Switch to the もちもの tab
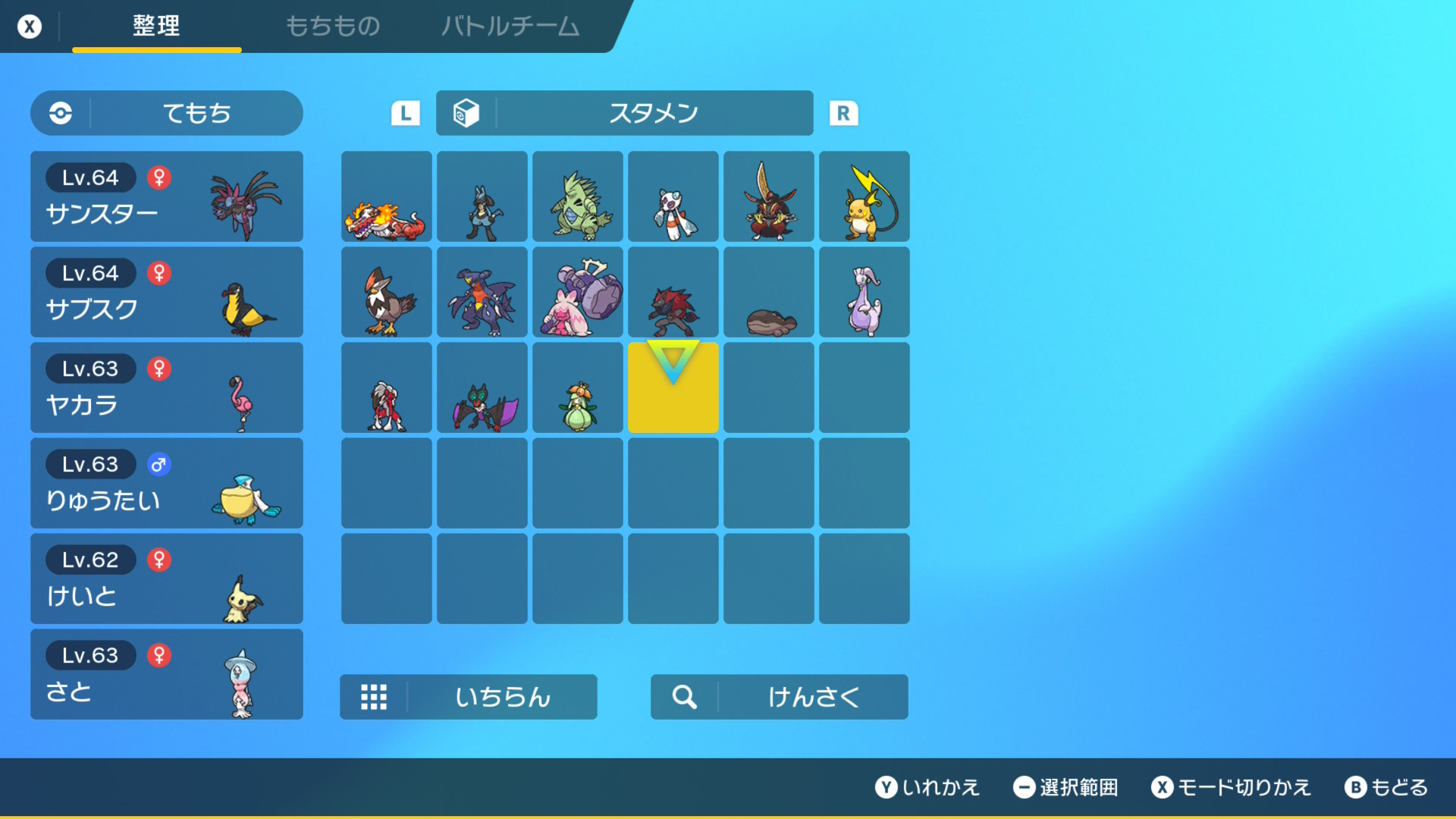 [332, 27]
